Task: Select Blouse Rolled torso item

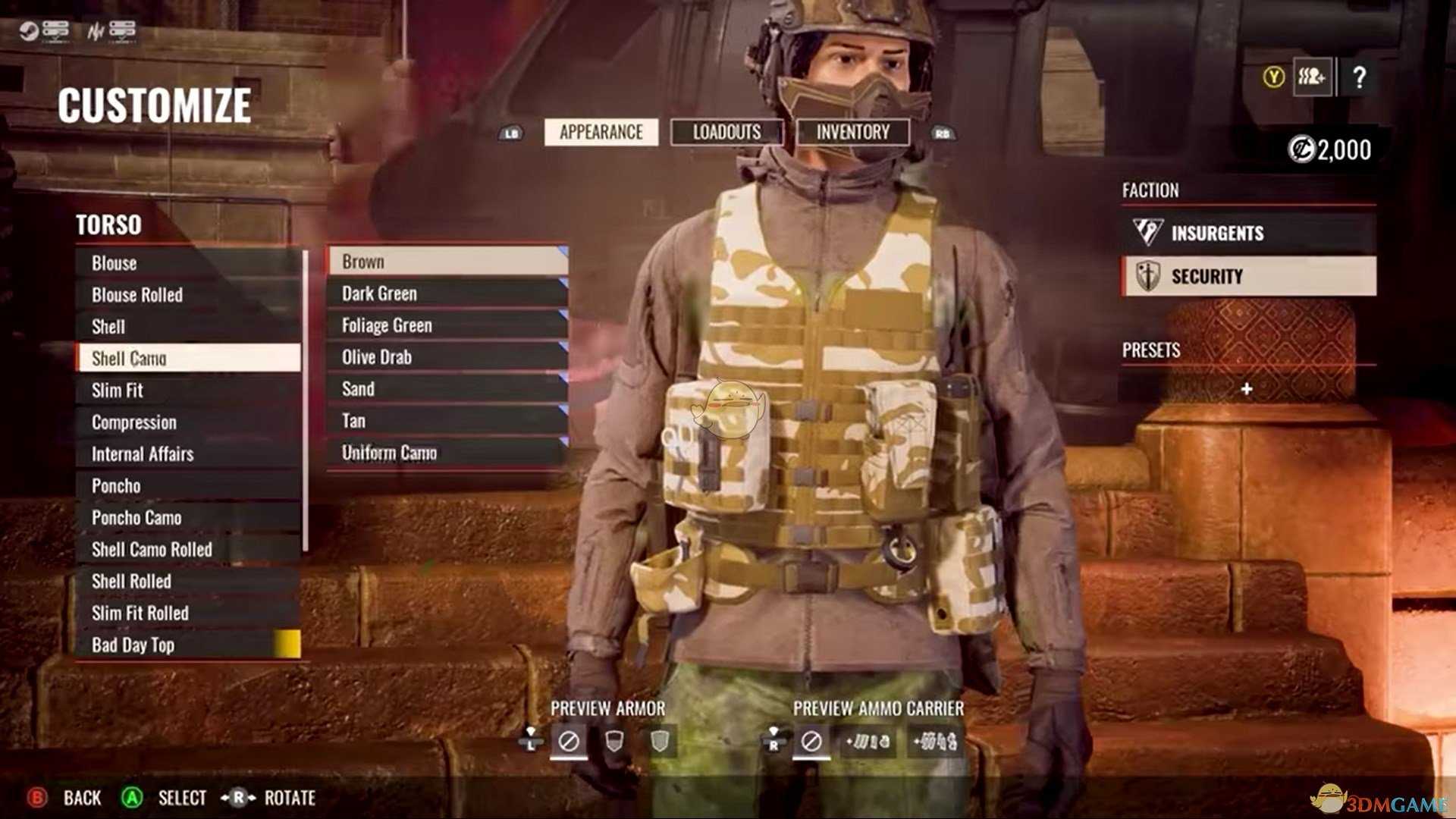Action: click(188, 295)
